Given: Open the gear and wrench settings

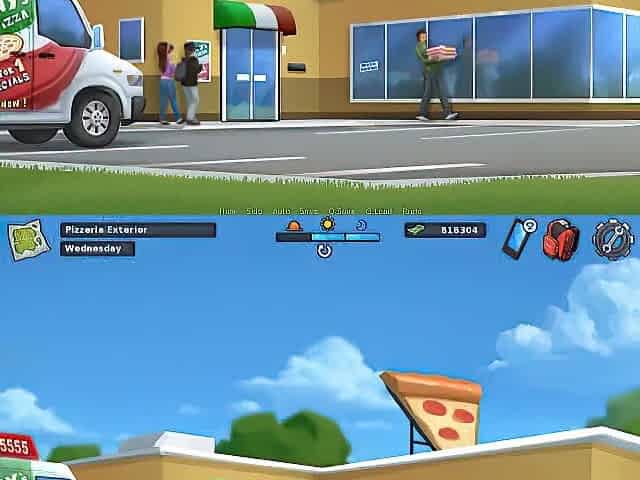Looking at the screenshot, I should pos(610,240).
